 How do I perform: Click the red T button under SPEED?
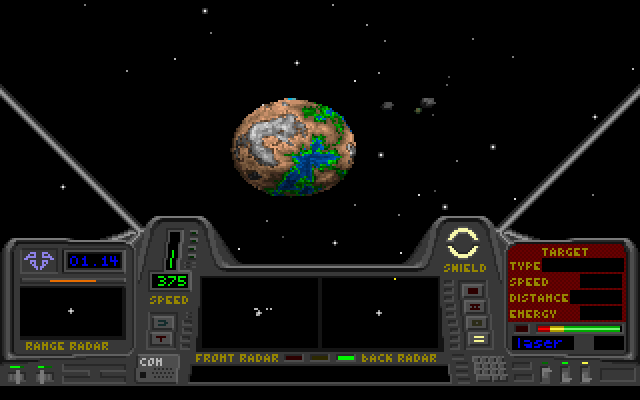[163, 339]
